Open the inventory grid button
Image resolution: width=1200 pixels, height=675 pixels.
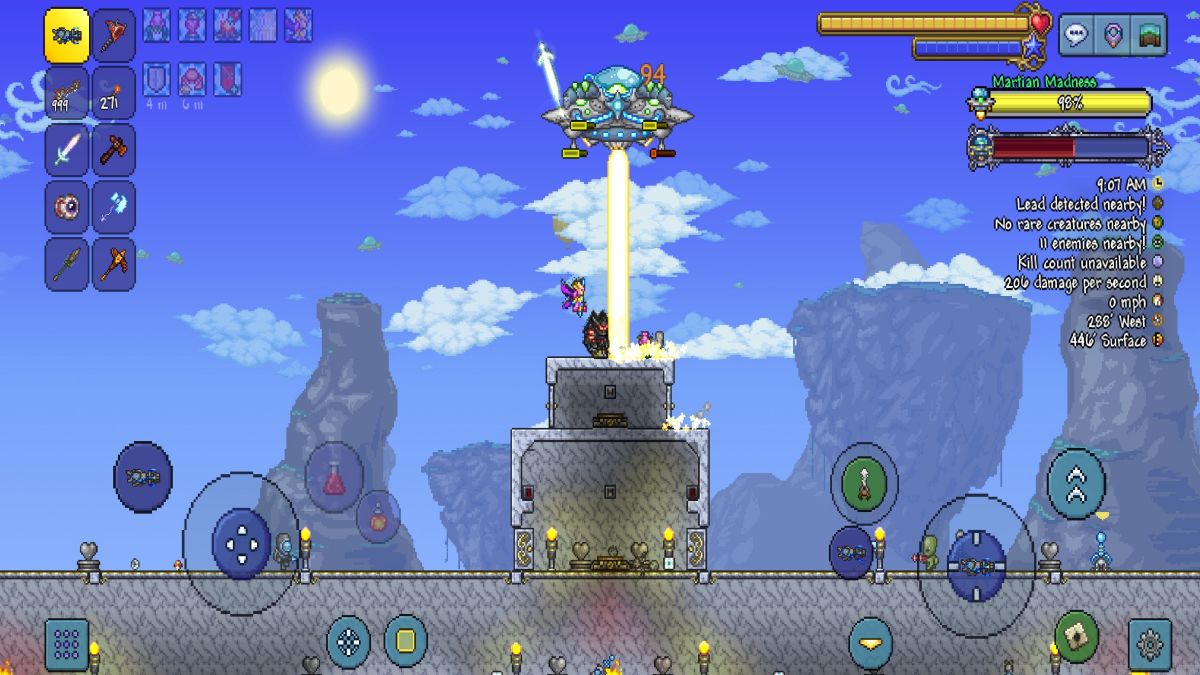tap(66, 644)
